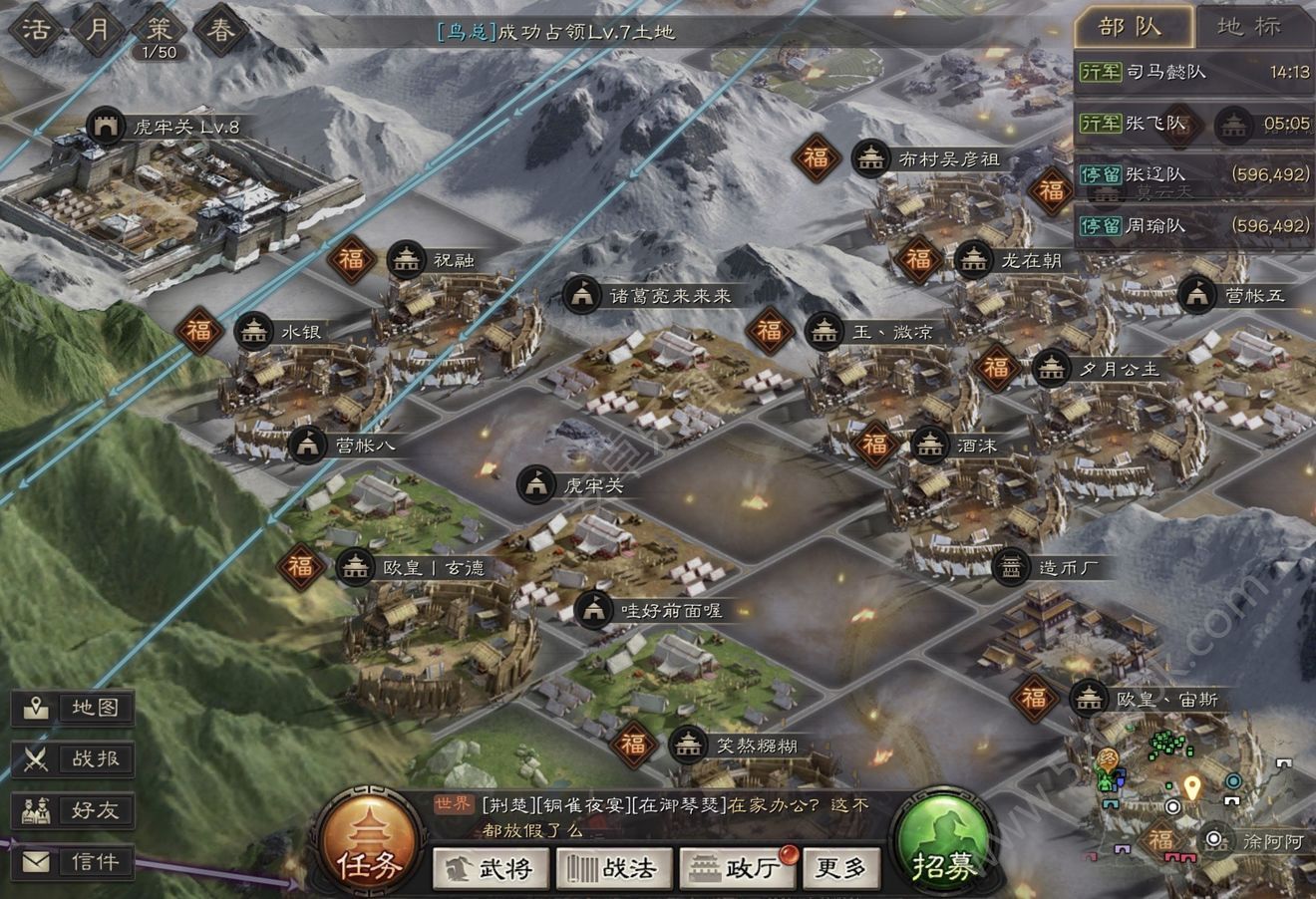This screenshot has height=899, width=1316.
Task: Open the 战法 (Tactics) menu
Action: coord(613,868)
